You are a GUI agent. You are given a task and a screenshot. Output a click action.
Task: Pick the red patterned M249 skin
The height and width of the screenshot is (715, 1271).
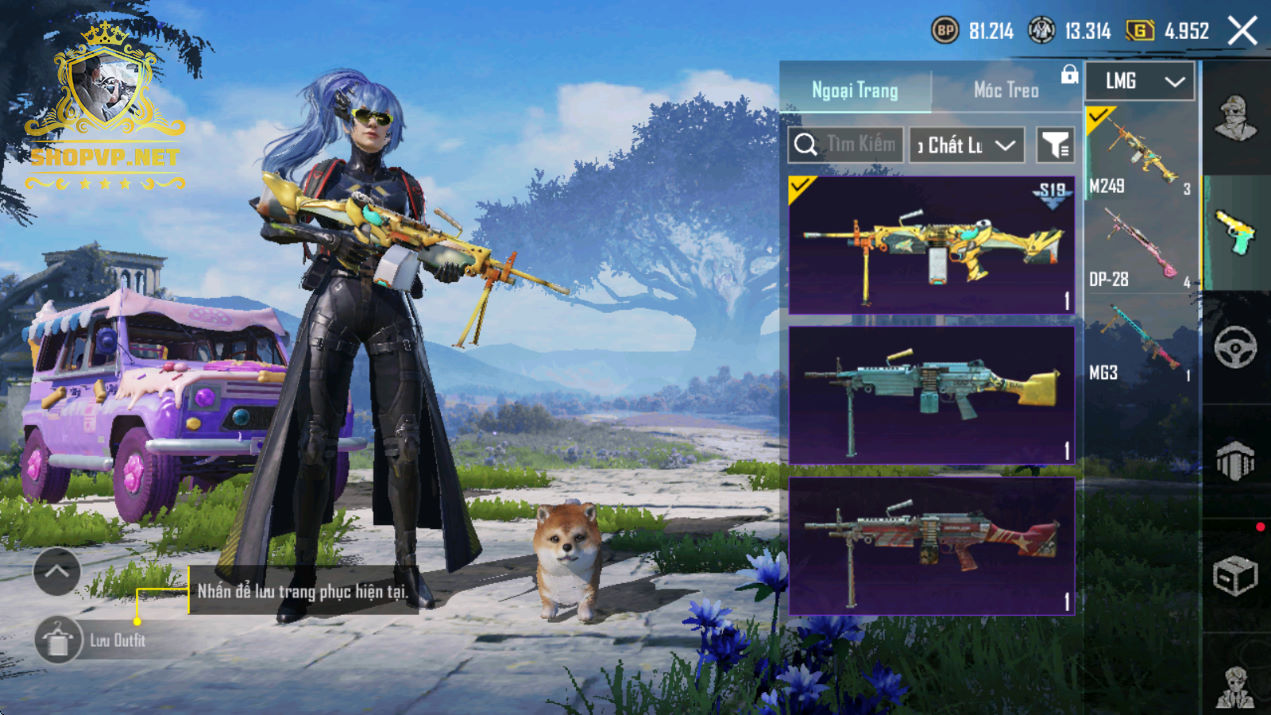931,546
